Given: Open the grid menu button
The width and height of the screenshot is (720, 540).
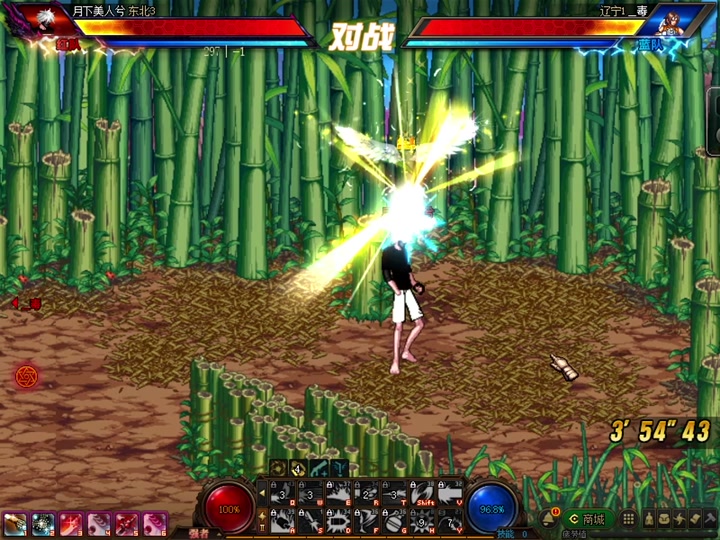Looking at the screenshot, I should point(629,519).
